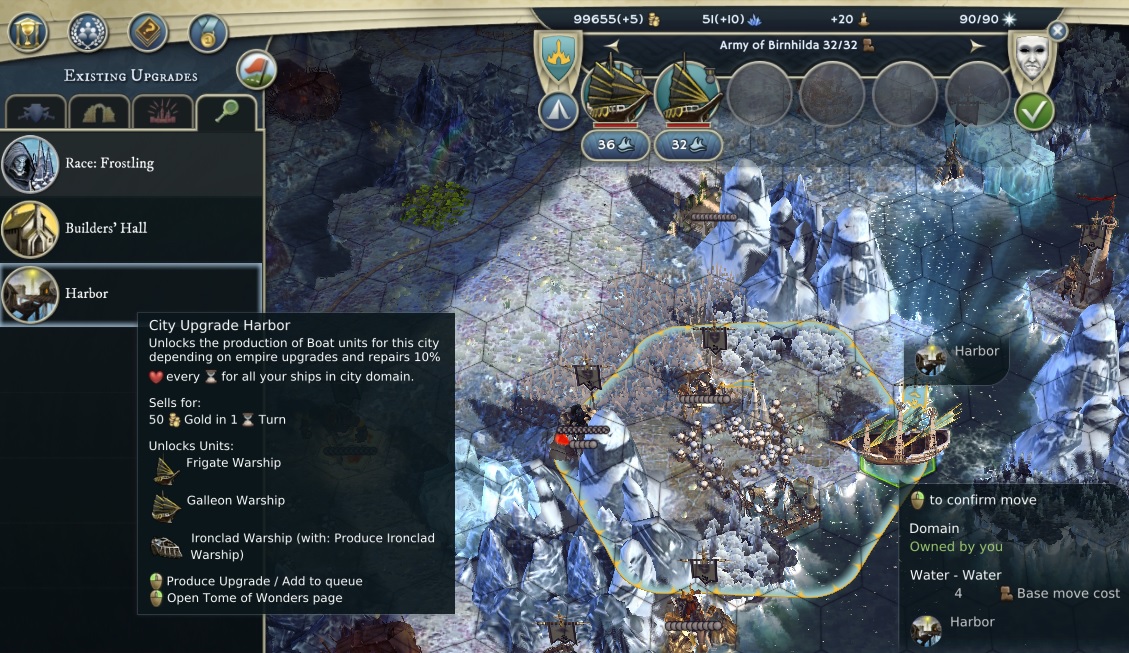Screen dimensions: 1129x653
Task: Switch to the shield and swords tab
Action: pyautogui.click(x=36, y=113)
